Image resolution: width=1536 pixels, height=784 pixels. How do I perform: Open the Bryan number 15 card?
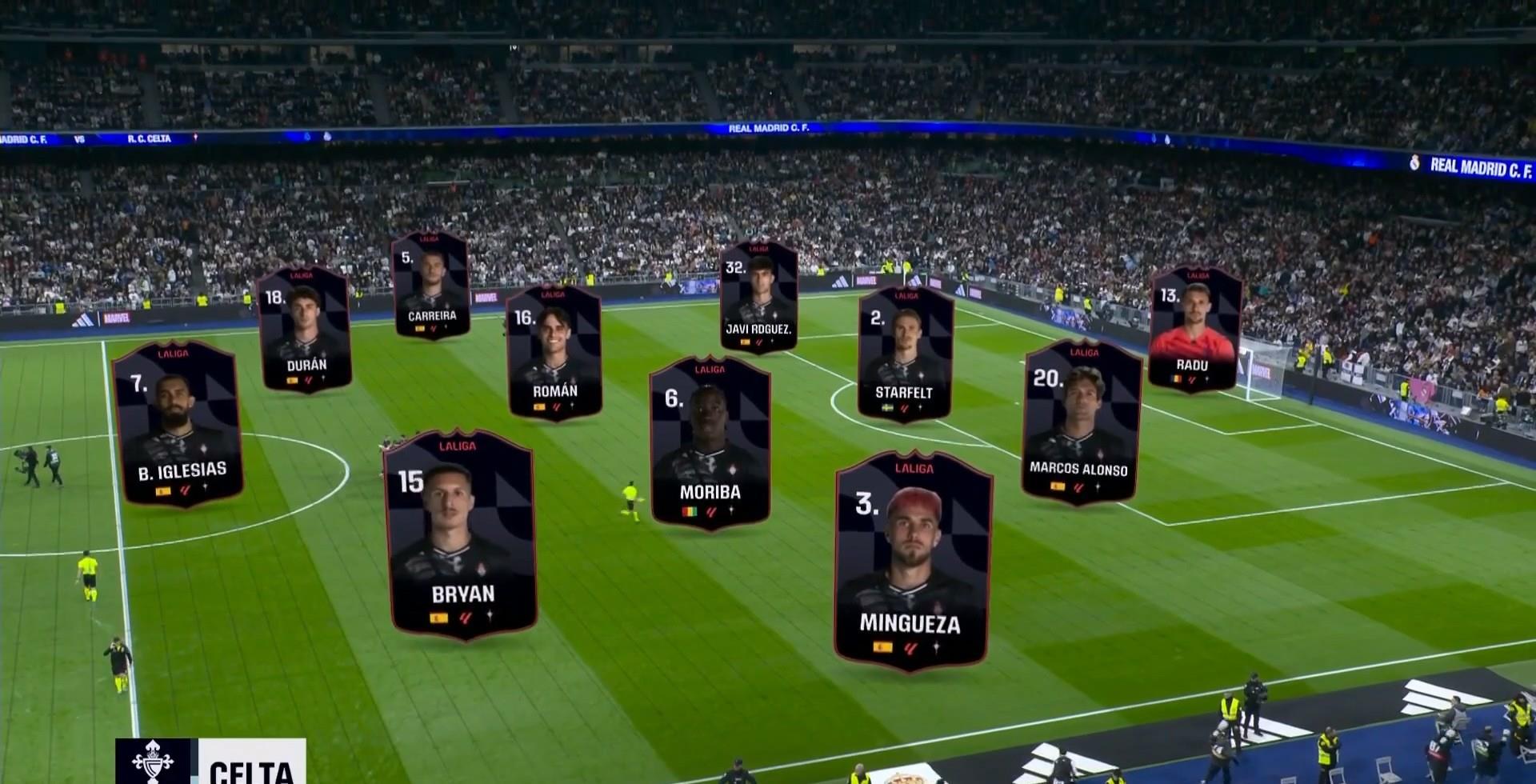[x=462, y=534]
